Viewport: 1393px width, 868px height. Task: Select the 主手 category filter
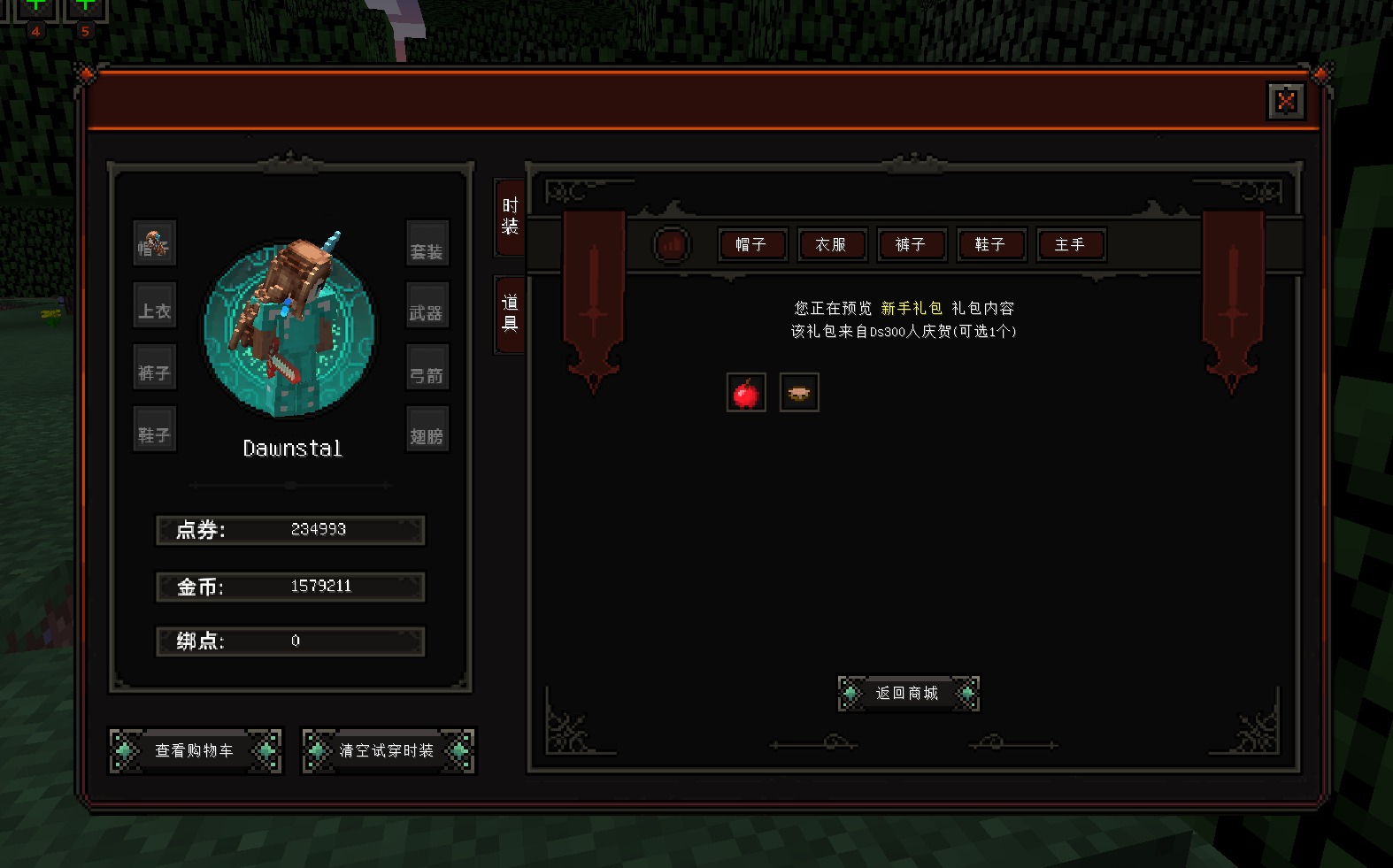[1070, 245]
